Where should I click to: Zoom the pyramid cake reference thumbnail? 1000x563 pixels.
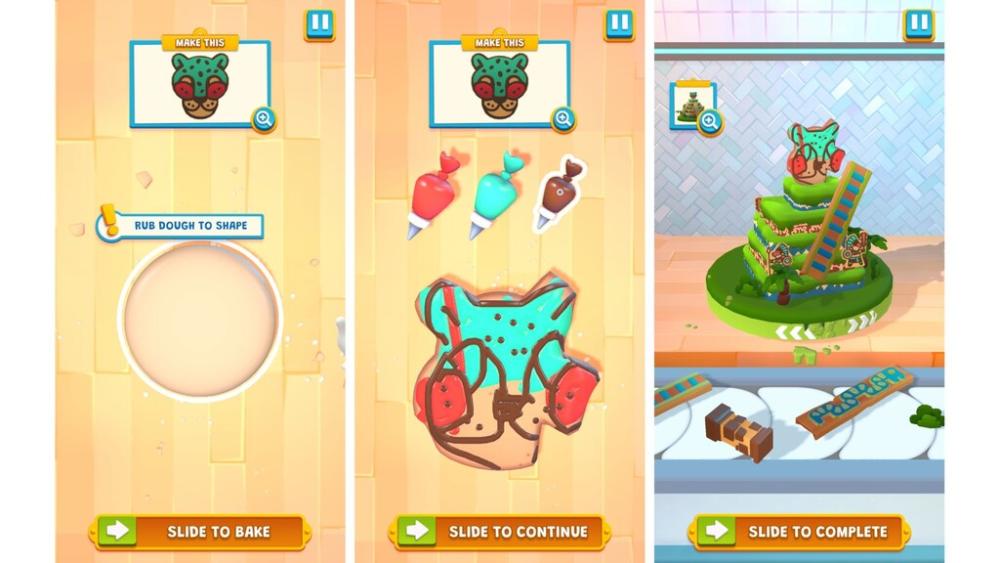click(710, 122)
